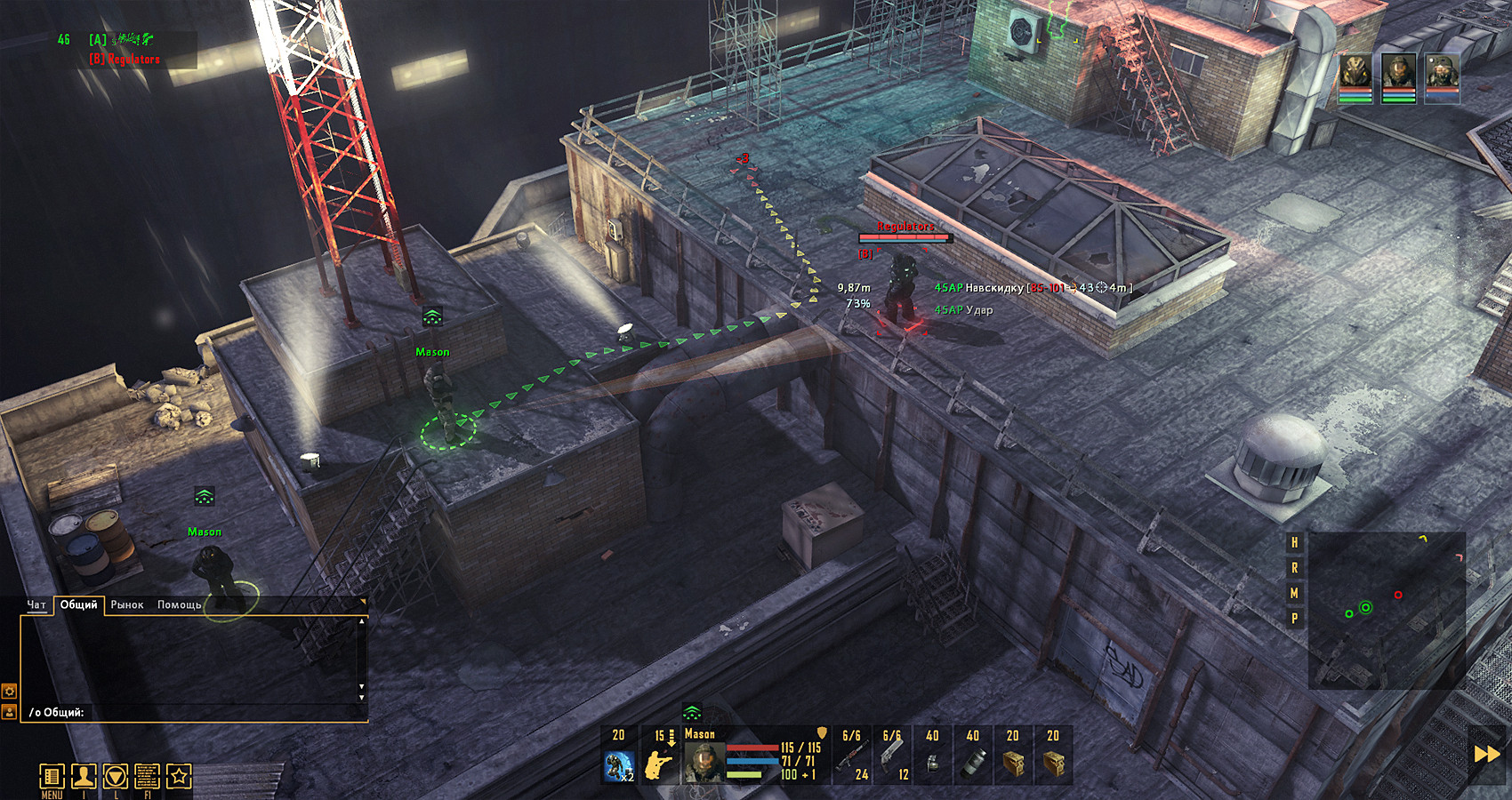Click Mason's red health bar

click(x=752, y=748)
